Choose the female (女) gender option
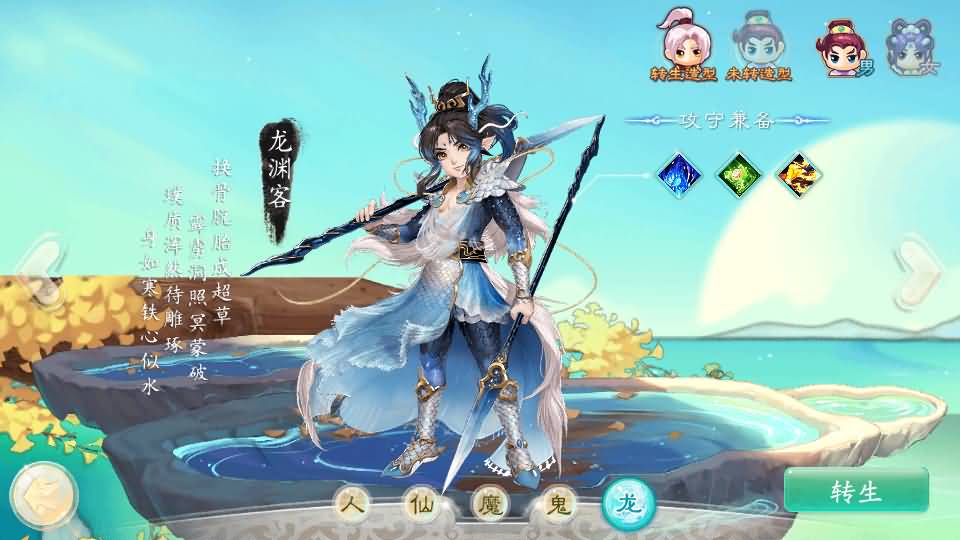Image resolution: width=960 pixels, height=540 pixels. click(912, 48)
